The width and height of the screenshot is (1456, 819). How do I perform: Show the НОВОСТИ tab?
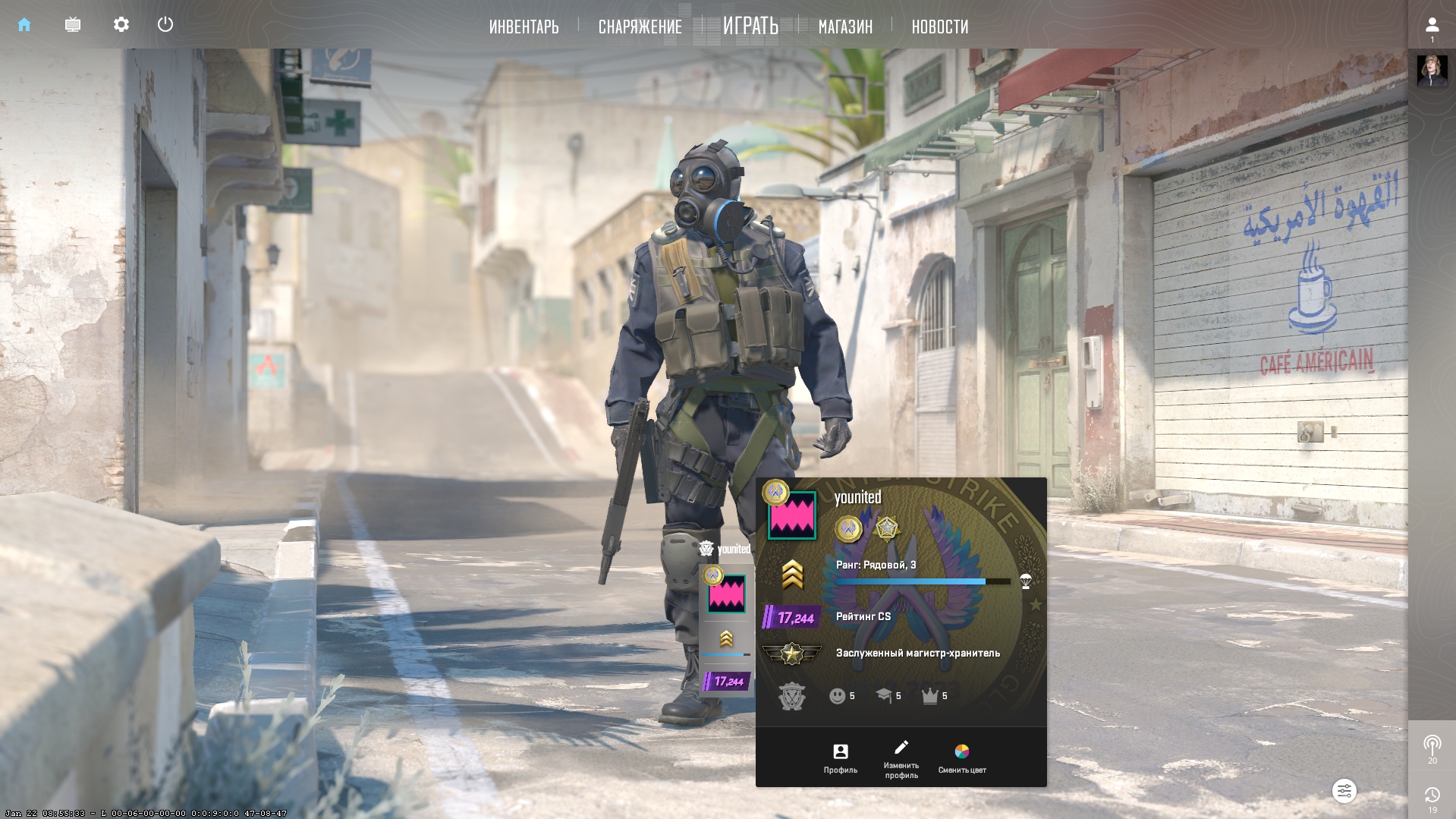coord(939,27)
